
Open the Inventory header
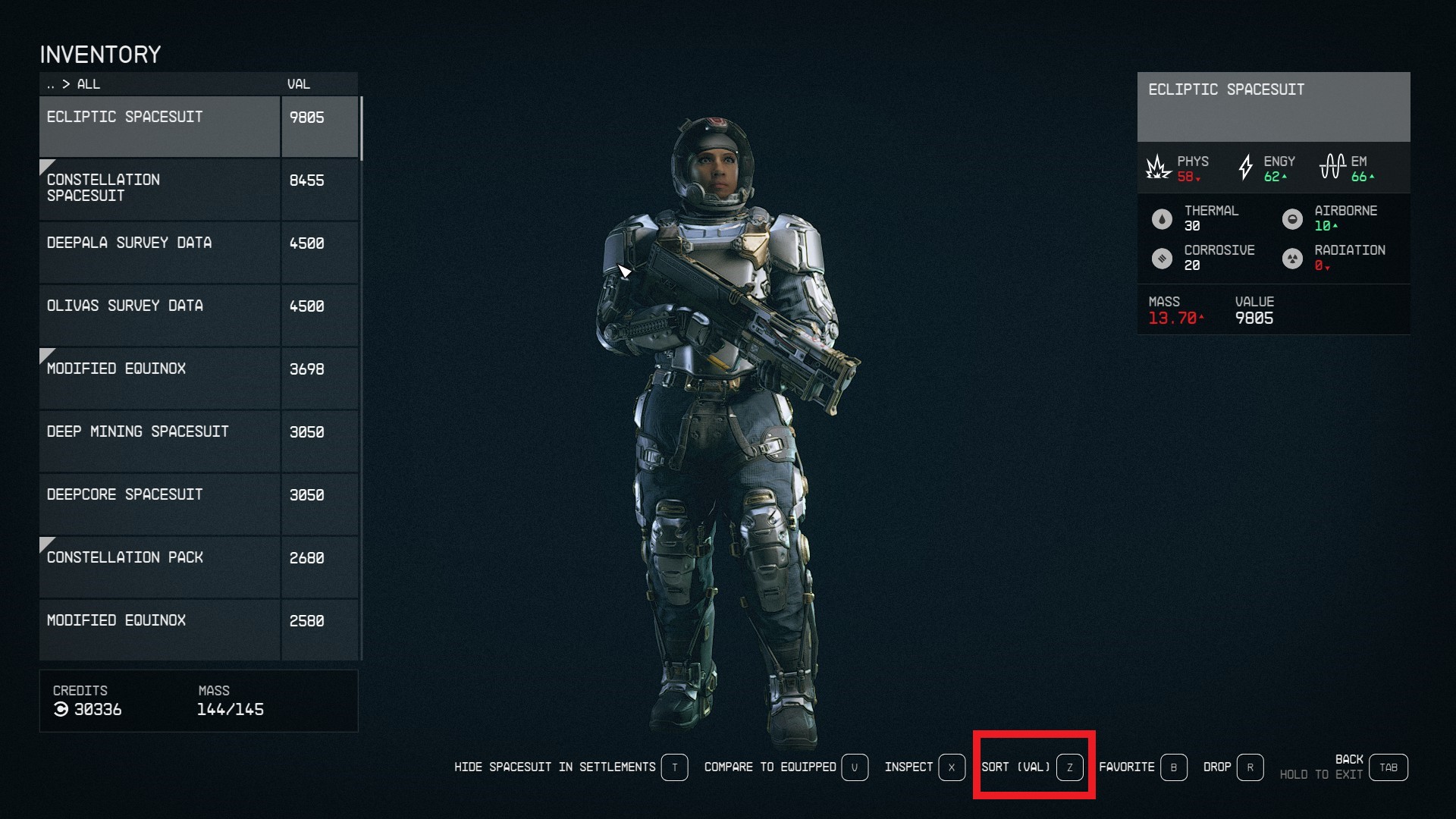tap(101, 54)
